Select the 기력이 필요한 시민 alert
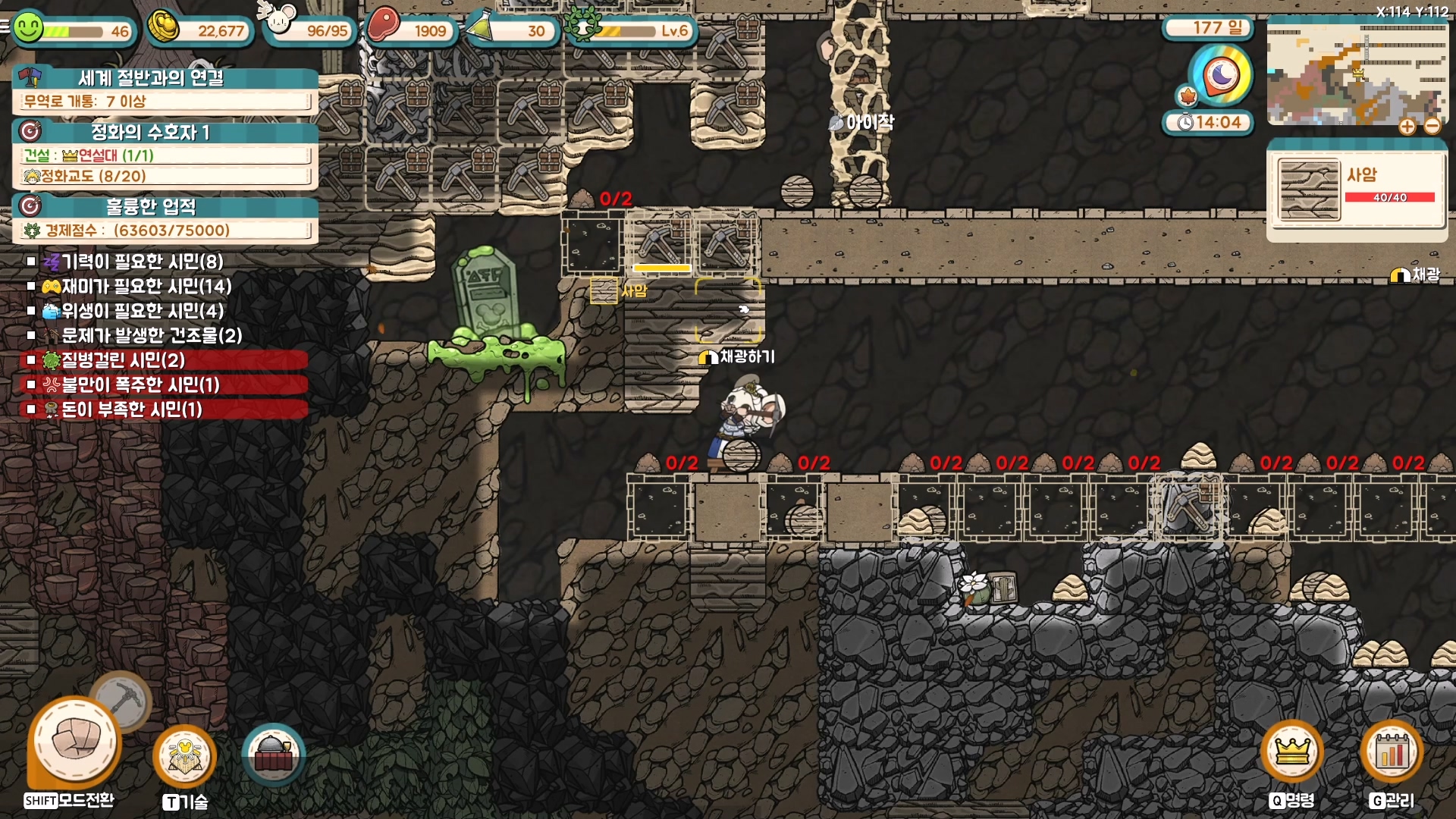Screen dimensions: 1456x819 coord(142,262)
